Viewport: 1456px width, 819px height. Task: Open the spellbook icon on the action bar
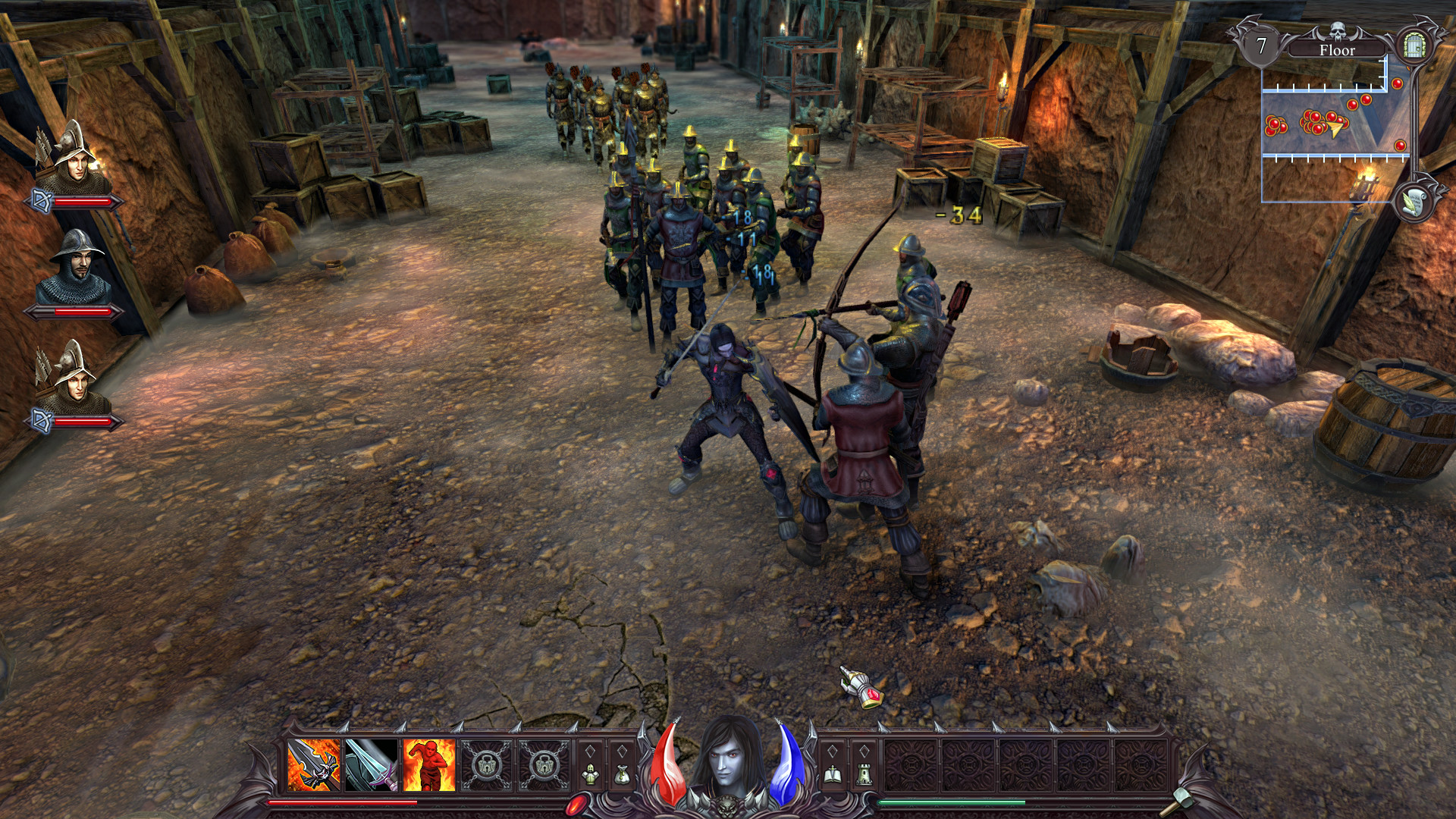click(832, 775)
